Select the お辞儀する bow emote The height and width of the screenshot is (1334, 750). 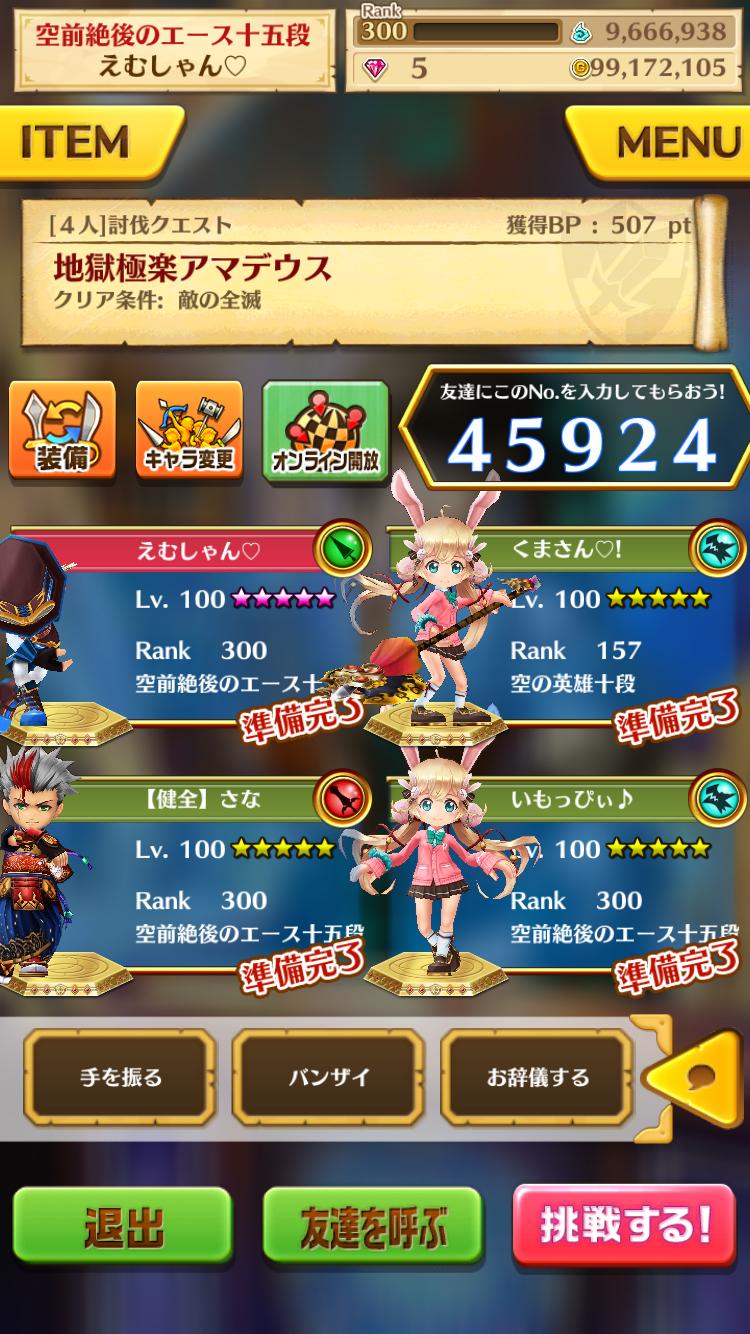(x=537, y=1077)
